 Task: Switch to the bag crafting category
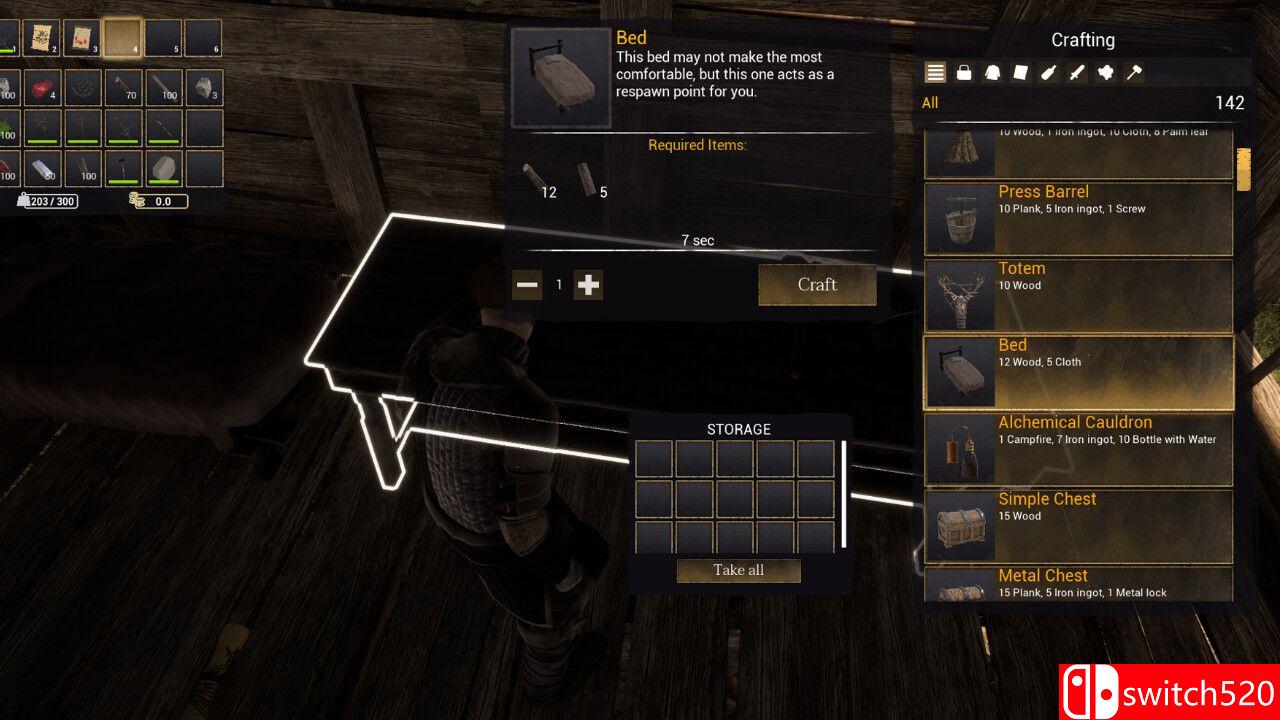tap(964, 72)
